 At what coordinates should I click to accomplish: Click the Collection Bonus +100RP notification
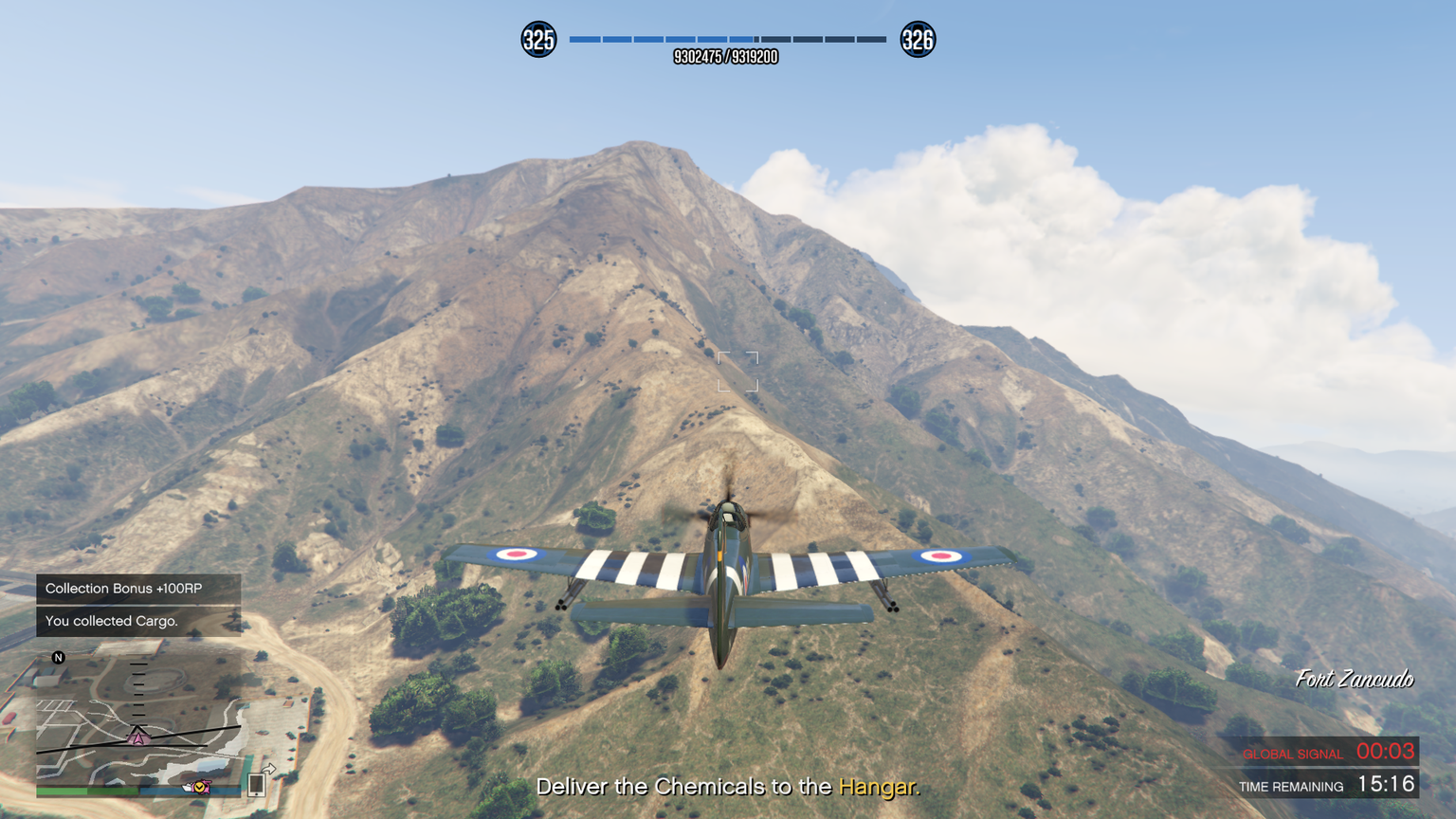pos(138,589)
